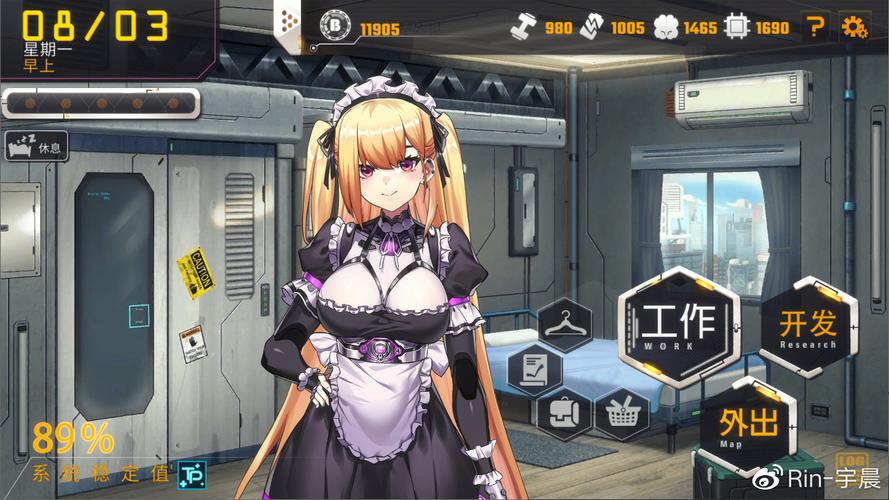Click the TP icon beside stability value
Image resolution: width=889 pixels, height=500 pixels.
pos(189,473)
